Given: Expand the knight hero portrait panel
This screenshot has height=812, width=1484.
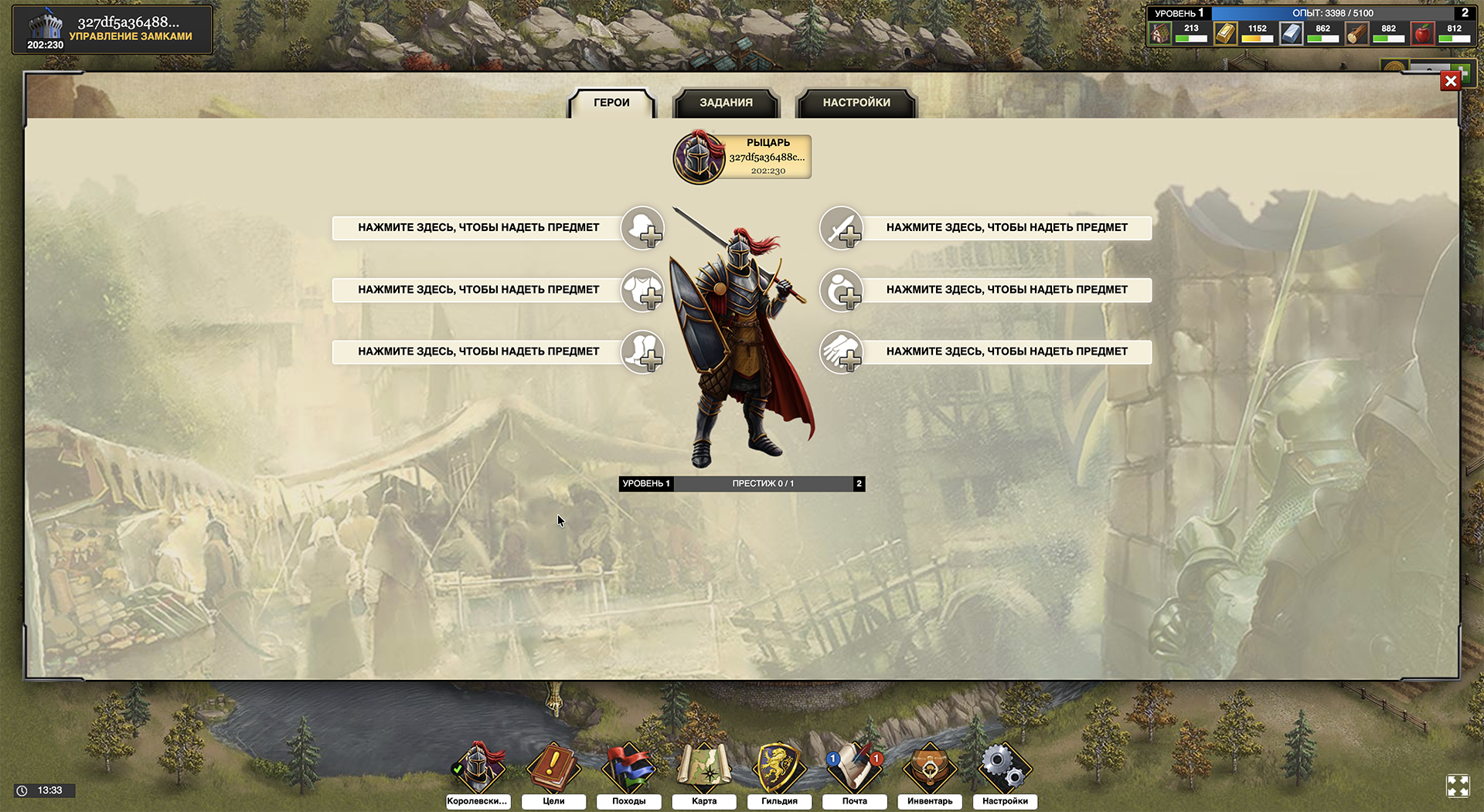Looking at the screenshot, I should click(740, 156).
